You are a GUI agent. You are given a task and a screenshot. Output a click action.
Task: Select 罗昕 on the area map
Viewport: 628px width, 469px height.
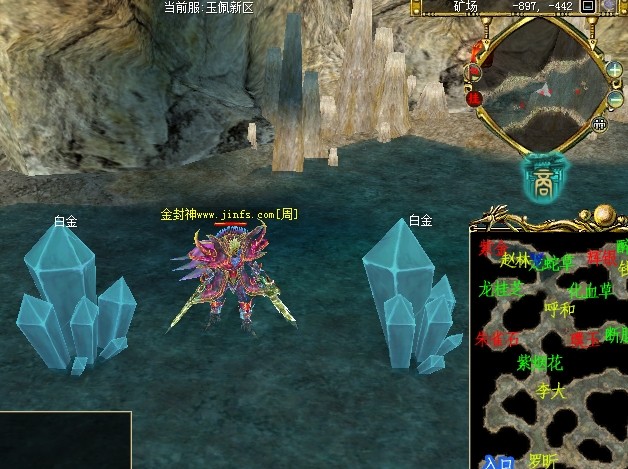tap(543, 461)
